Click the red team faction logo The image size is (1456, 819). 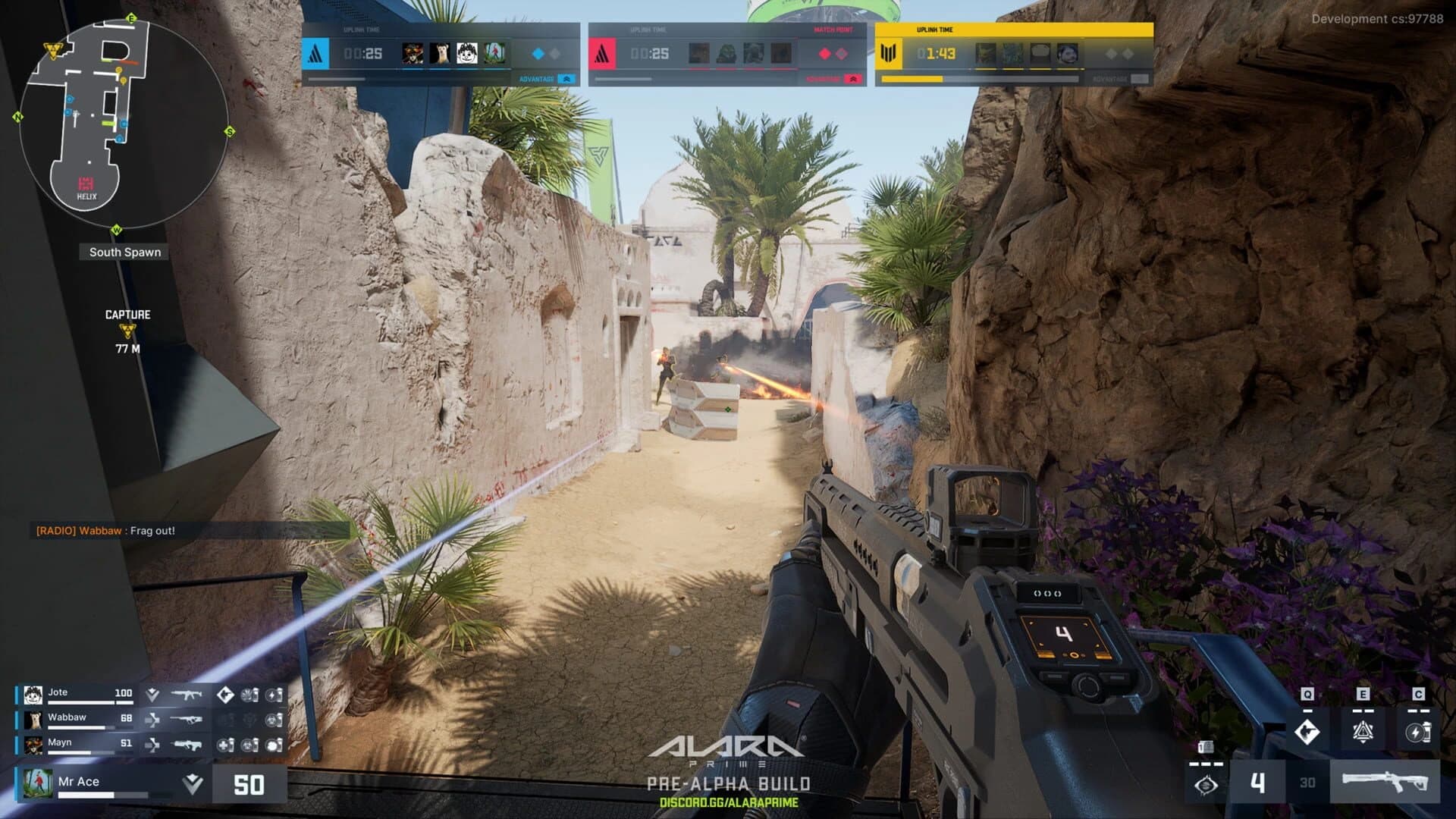601,54
